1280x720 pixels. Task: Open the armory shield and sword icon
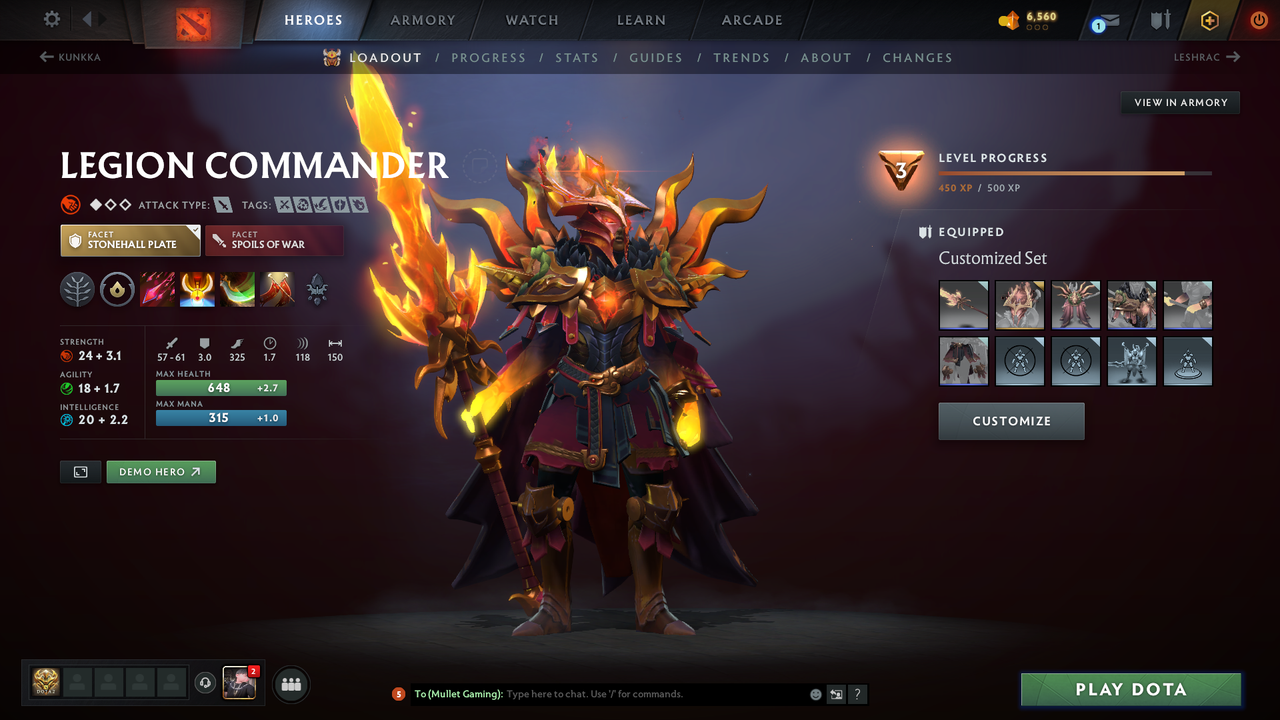1160,20
